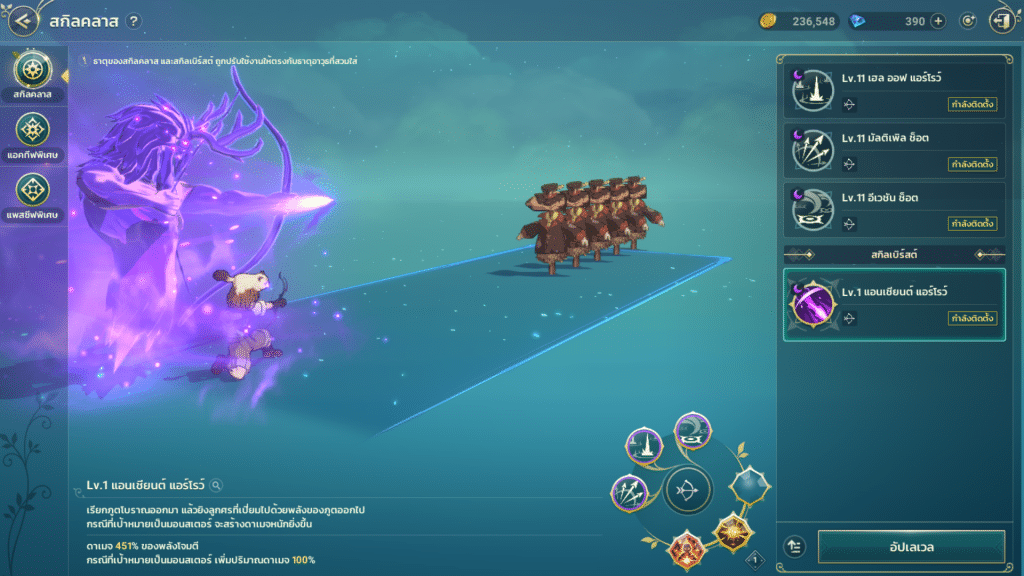Open the sort list icon beside อัปเลเวล
This screenshot has height=576, width=1024.
[x=795, y=547]
